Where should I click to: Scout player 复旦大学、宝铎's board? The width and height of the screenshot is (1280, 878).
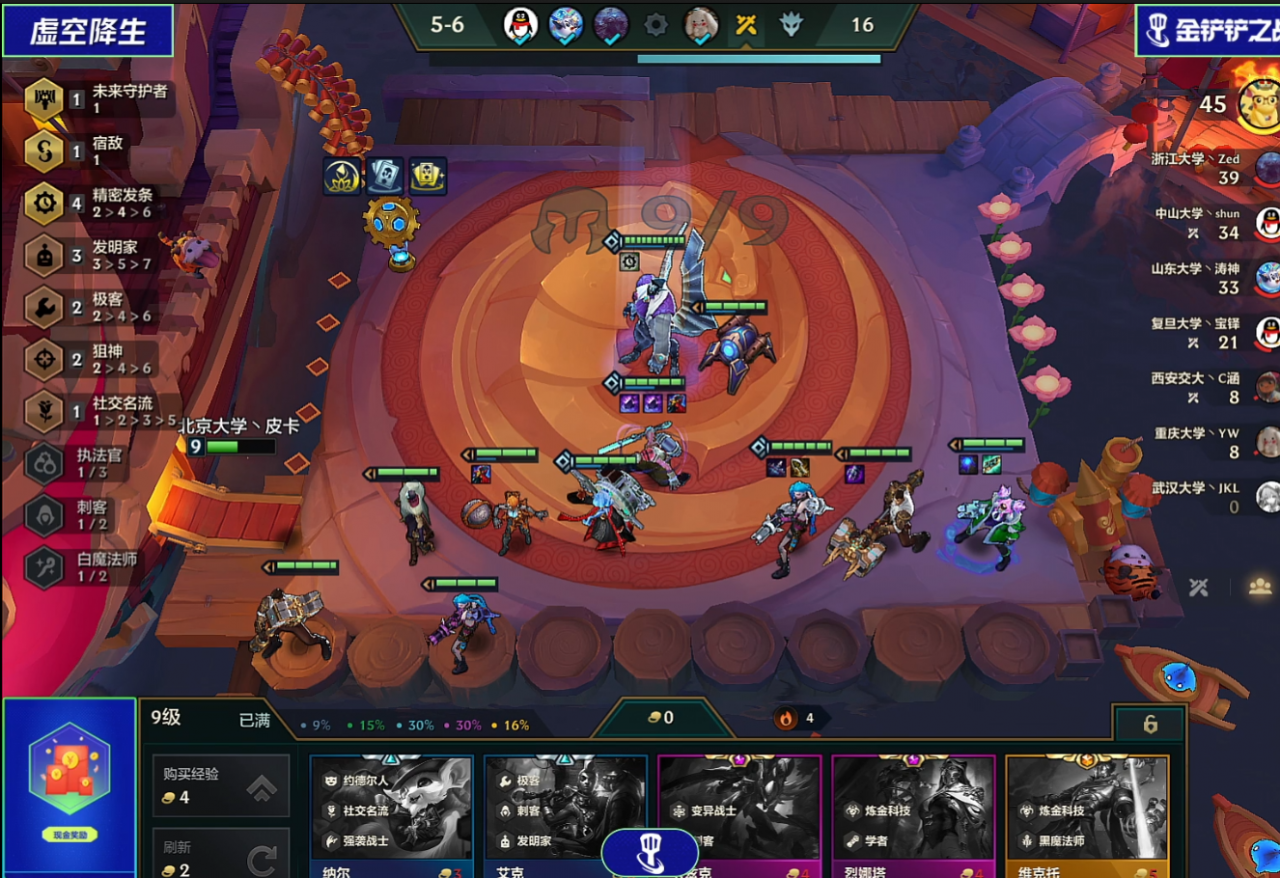click(1267, 332)
